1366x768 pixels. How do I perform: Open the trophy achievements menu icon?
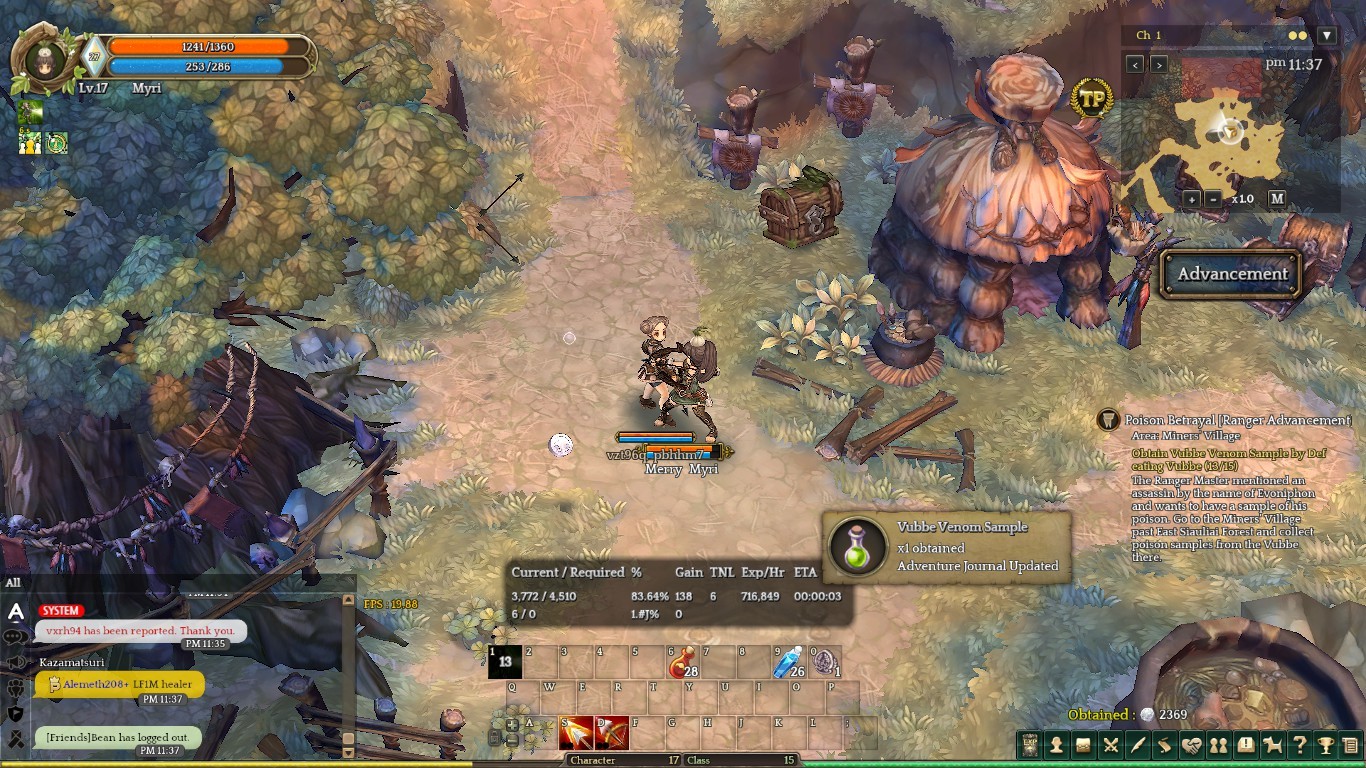point(1325,745)
